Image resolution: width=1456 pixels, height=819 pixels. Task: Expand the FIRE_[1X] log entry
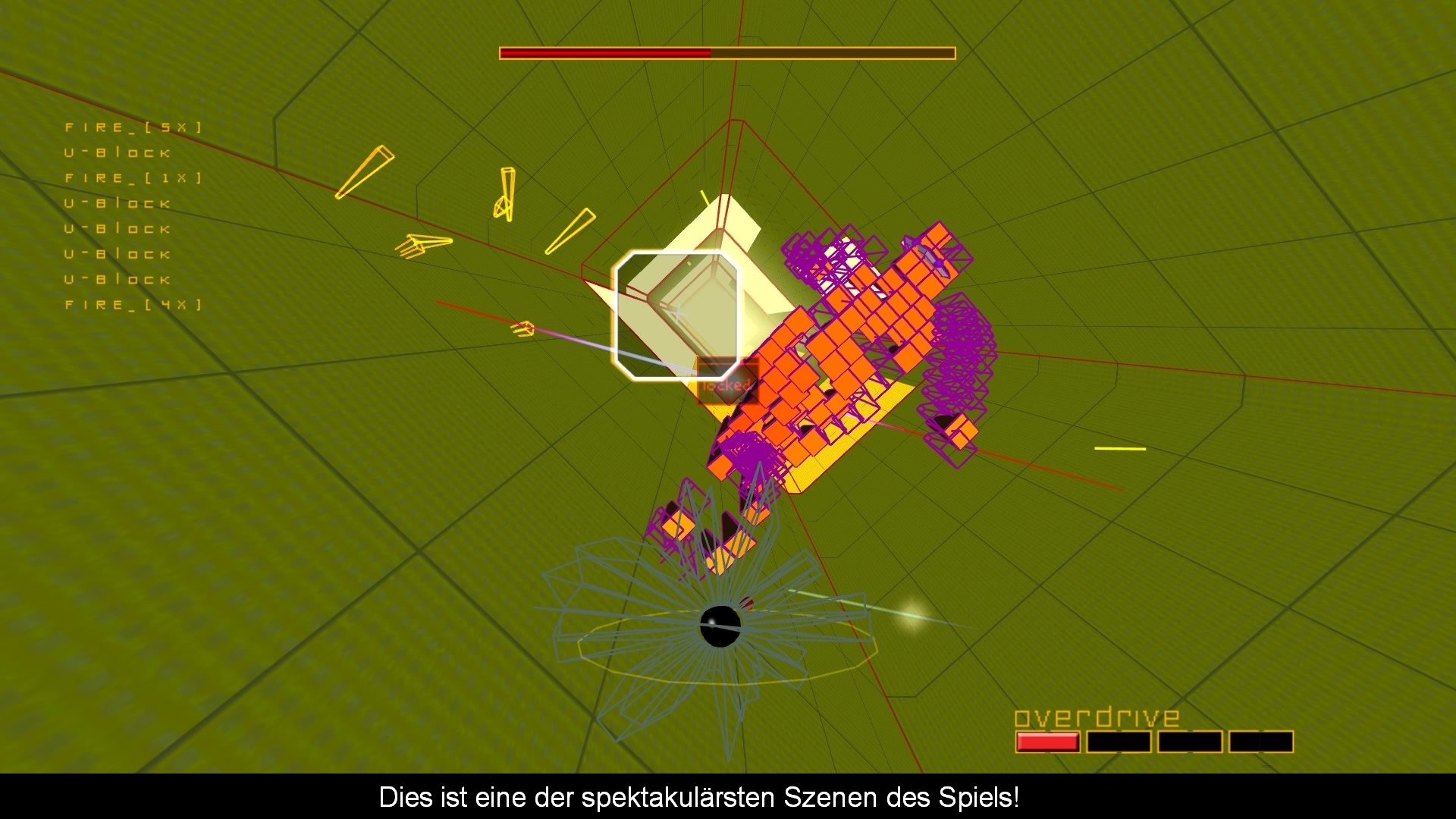133,178
